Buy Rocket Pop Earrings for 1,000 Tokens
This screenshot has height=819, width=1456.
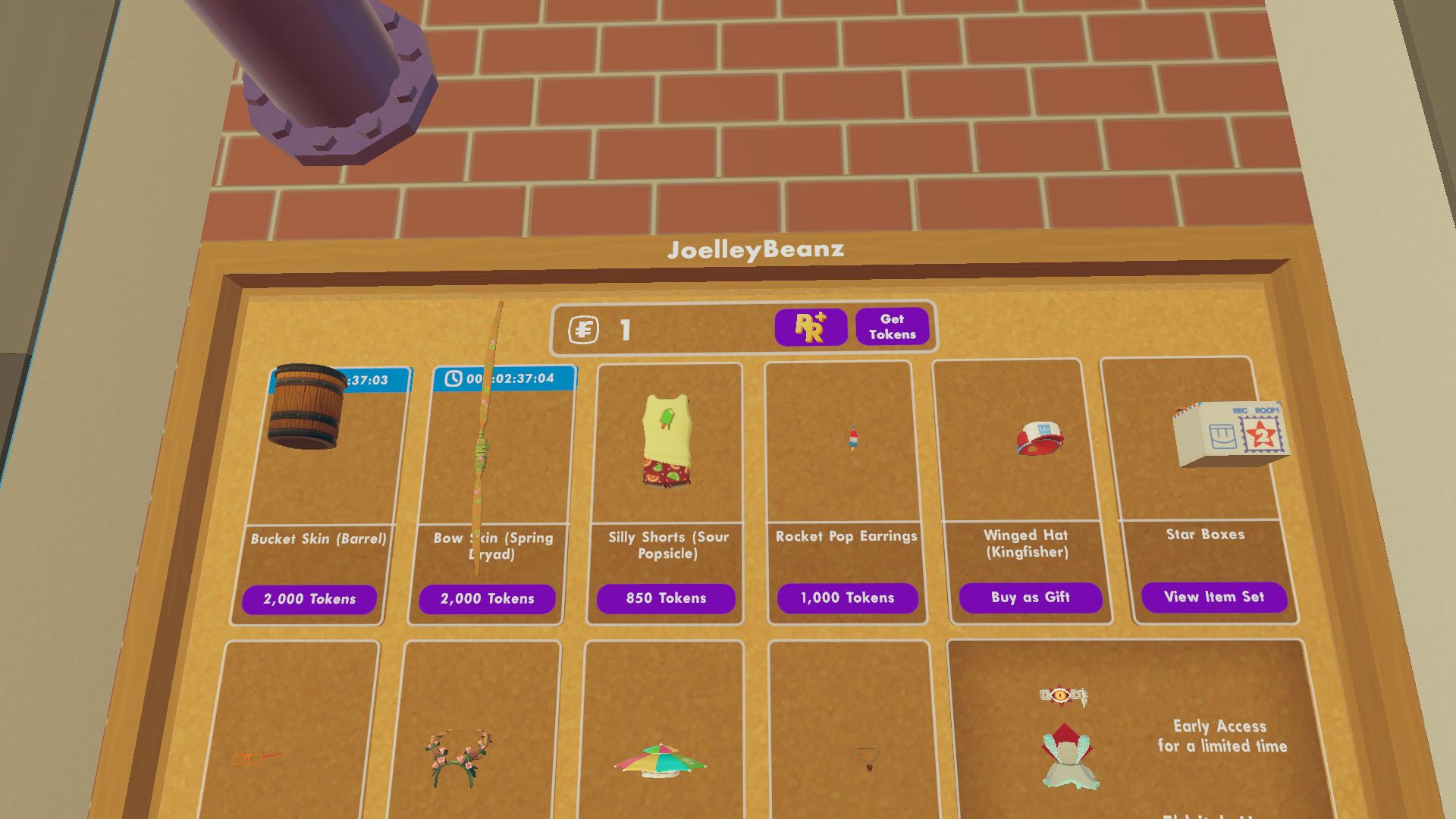tap(846, 598)
